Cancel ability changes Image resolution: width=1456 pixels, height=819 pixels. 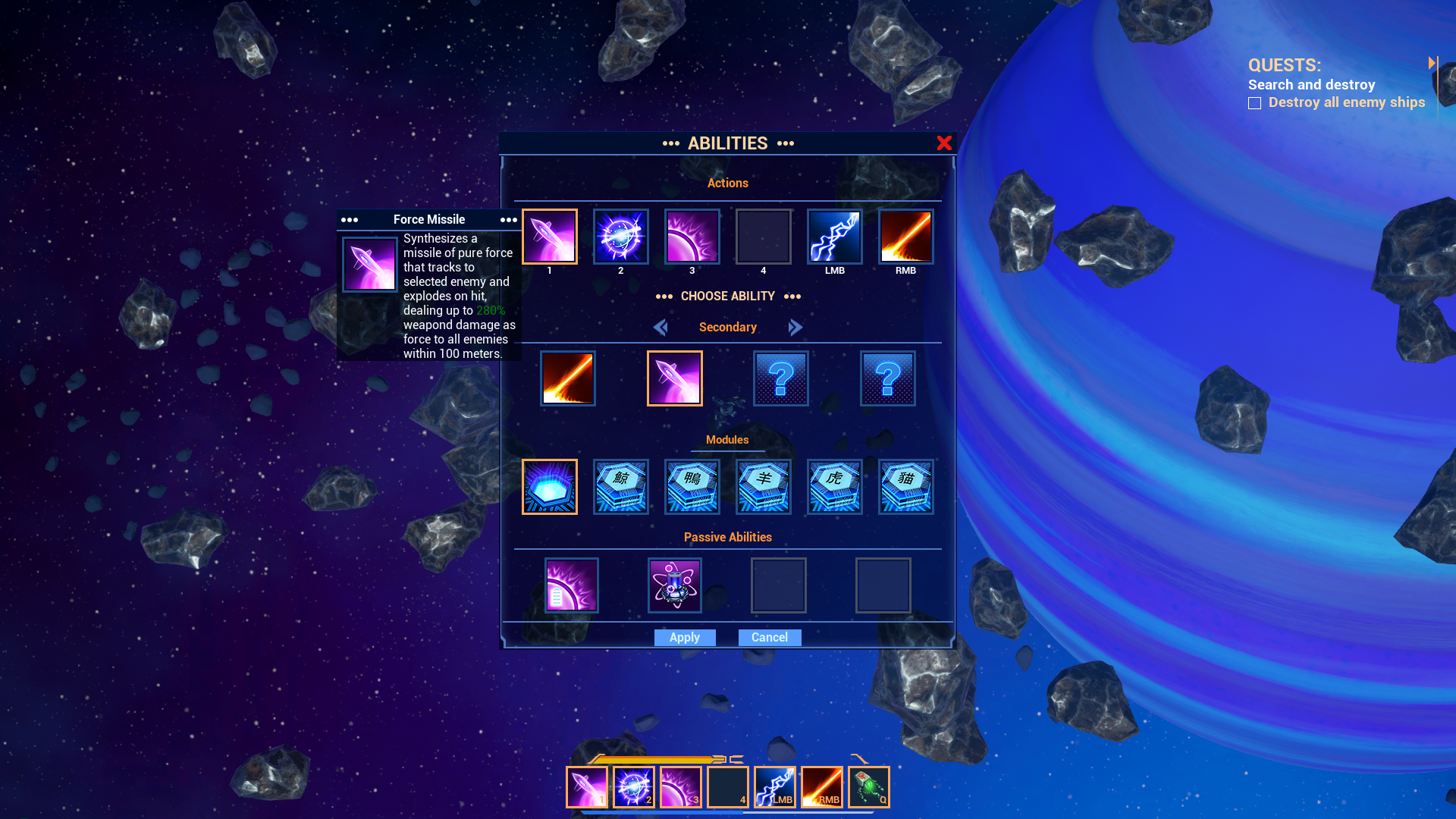click(769, 637)
